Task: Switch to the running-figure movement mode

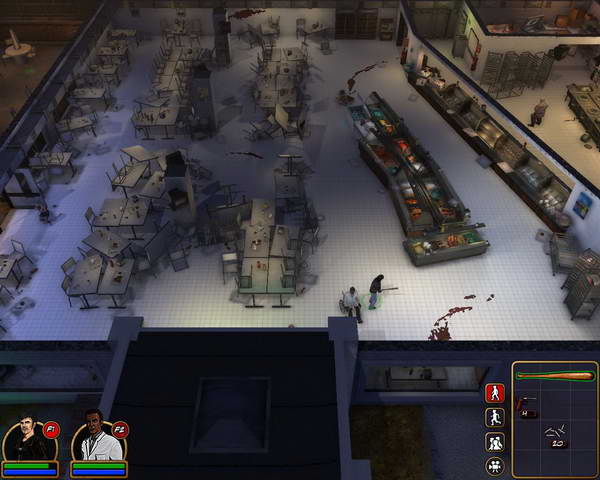Action: click(494, 418)
